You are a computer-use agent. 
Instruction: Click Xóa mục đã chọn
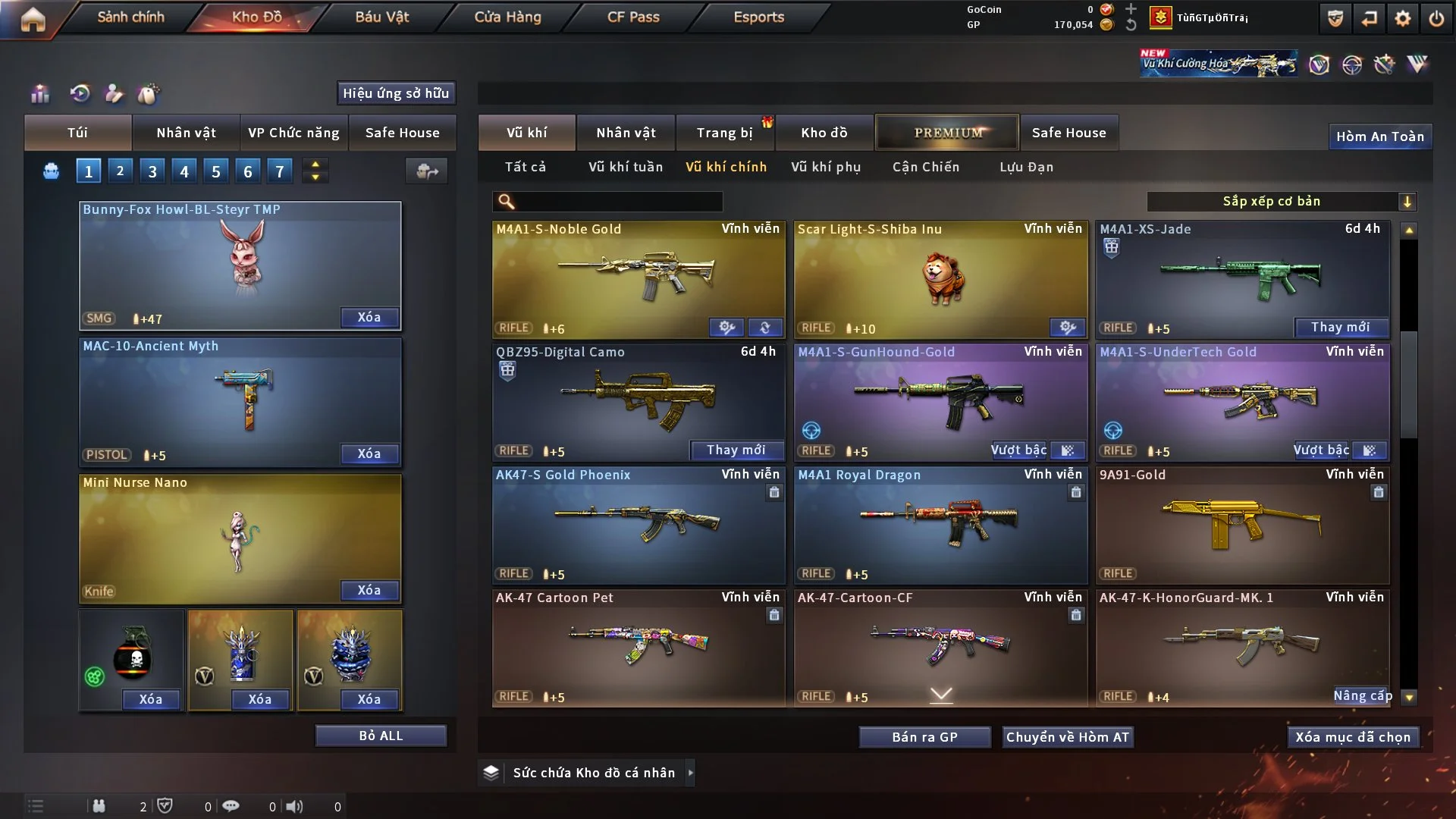(1352, 737)
